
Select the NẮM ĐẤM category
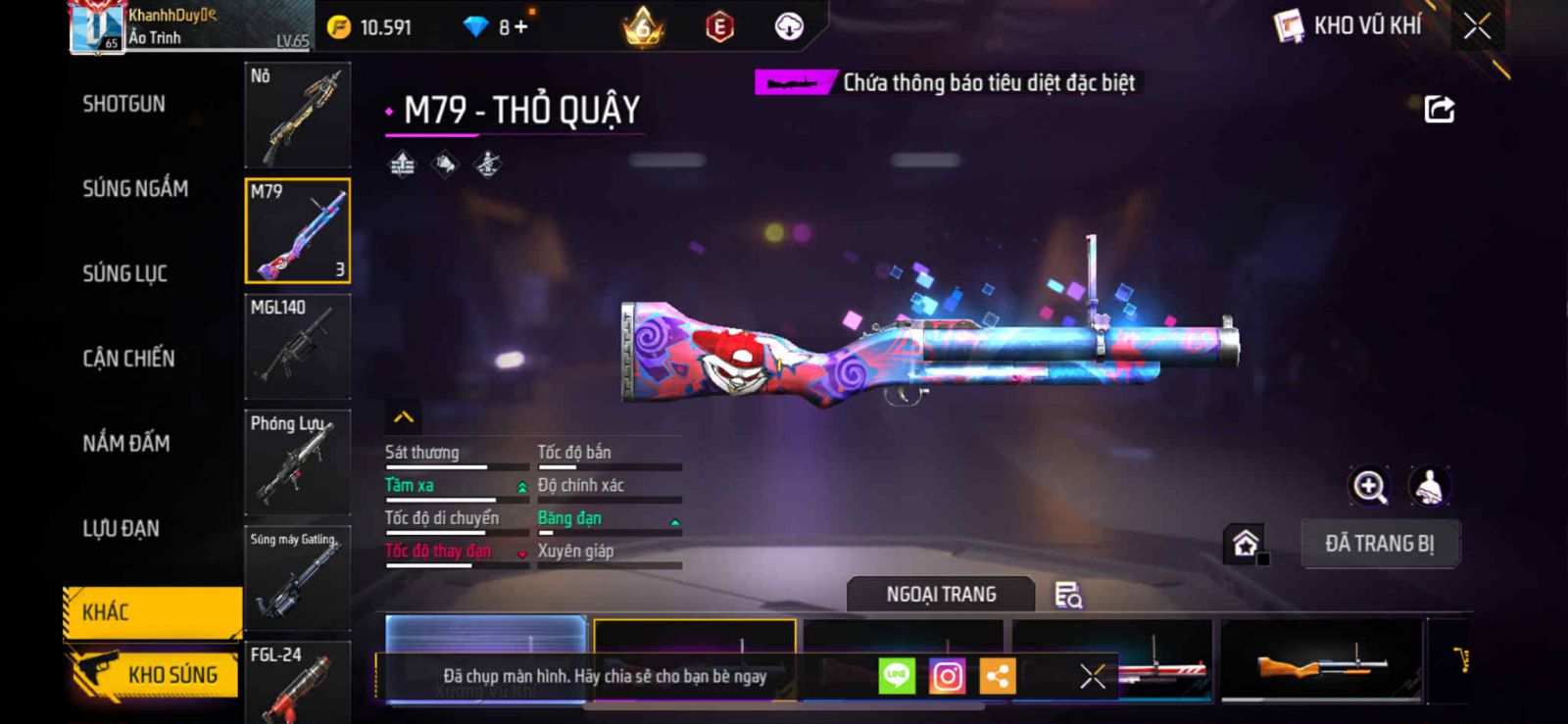point(126,443)
